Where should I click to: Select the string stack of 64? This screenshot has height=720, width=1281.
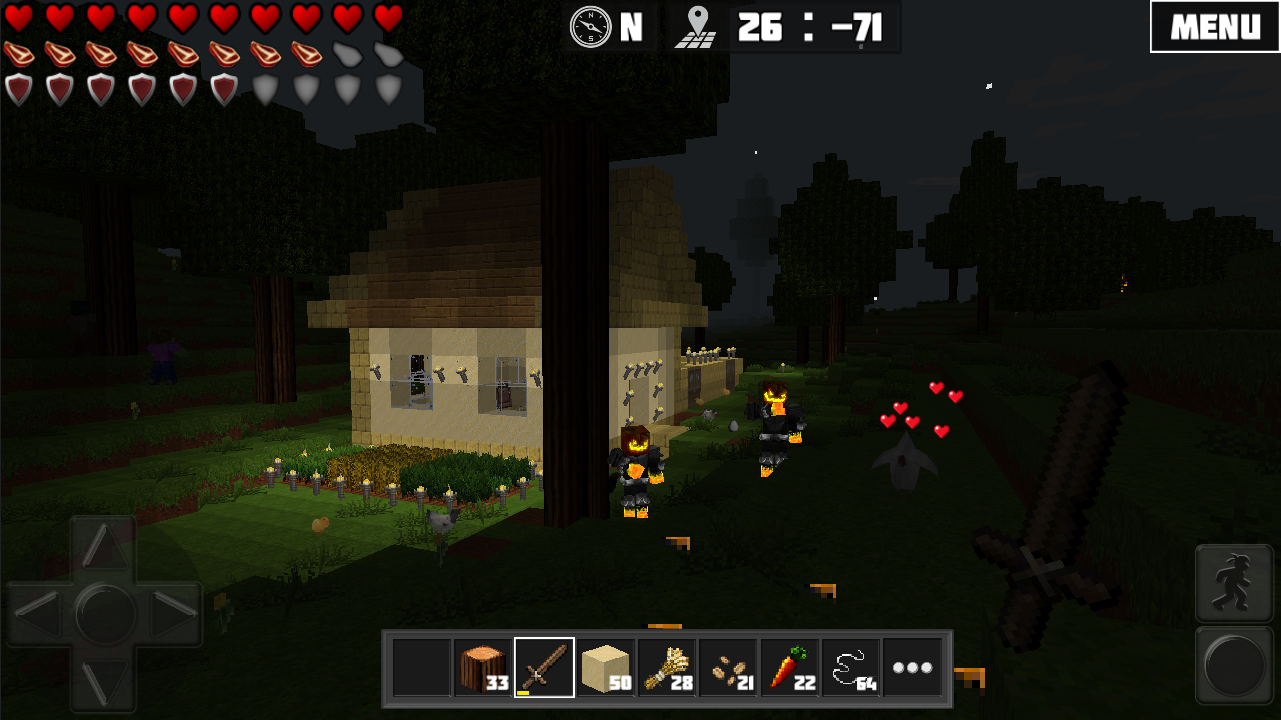click(853, 666)
